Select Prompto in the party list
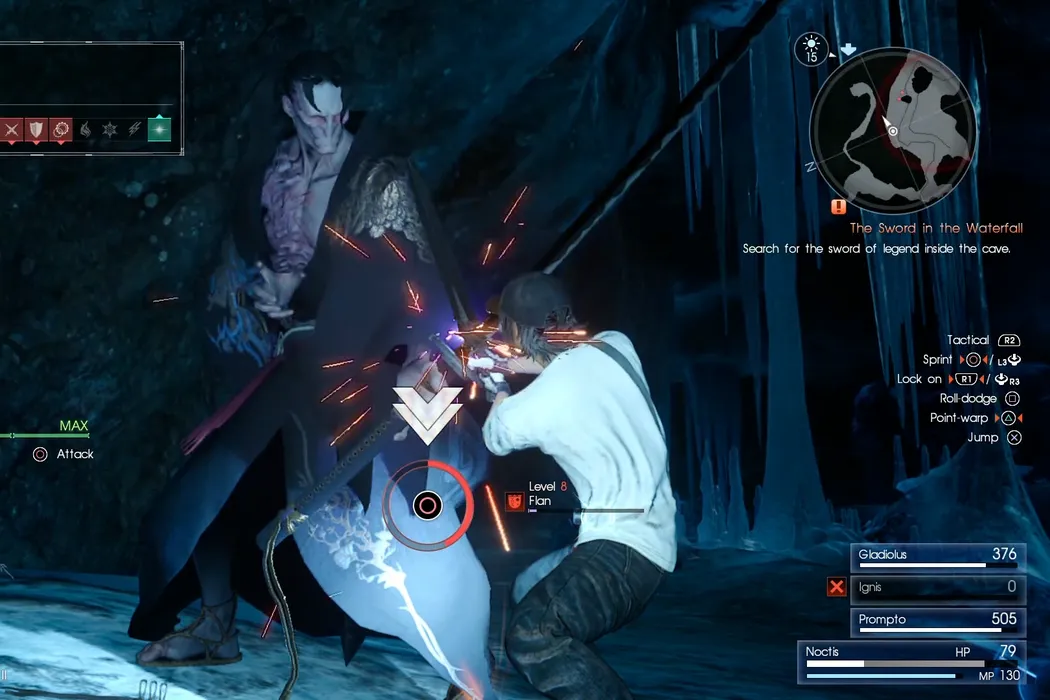Screen dimensions: 1050x700 click(938, 620)
